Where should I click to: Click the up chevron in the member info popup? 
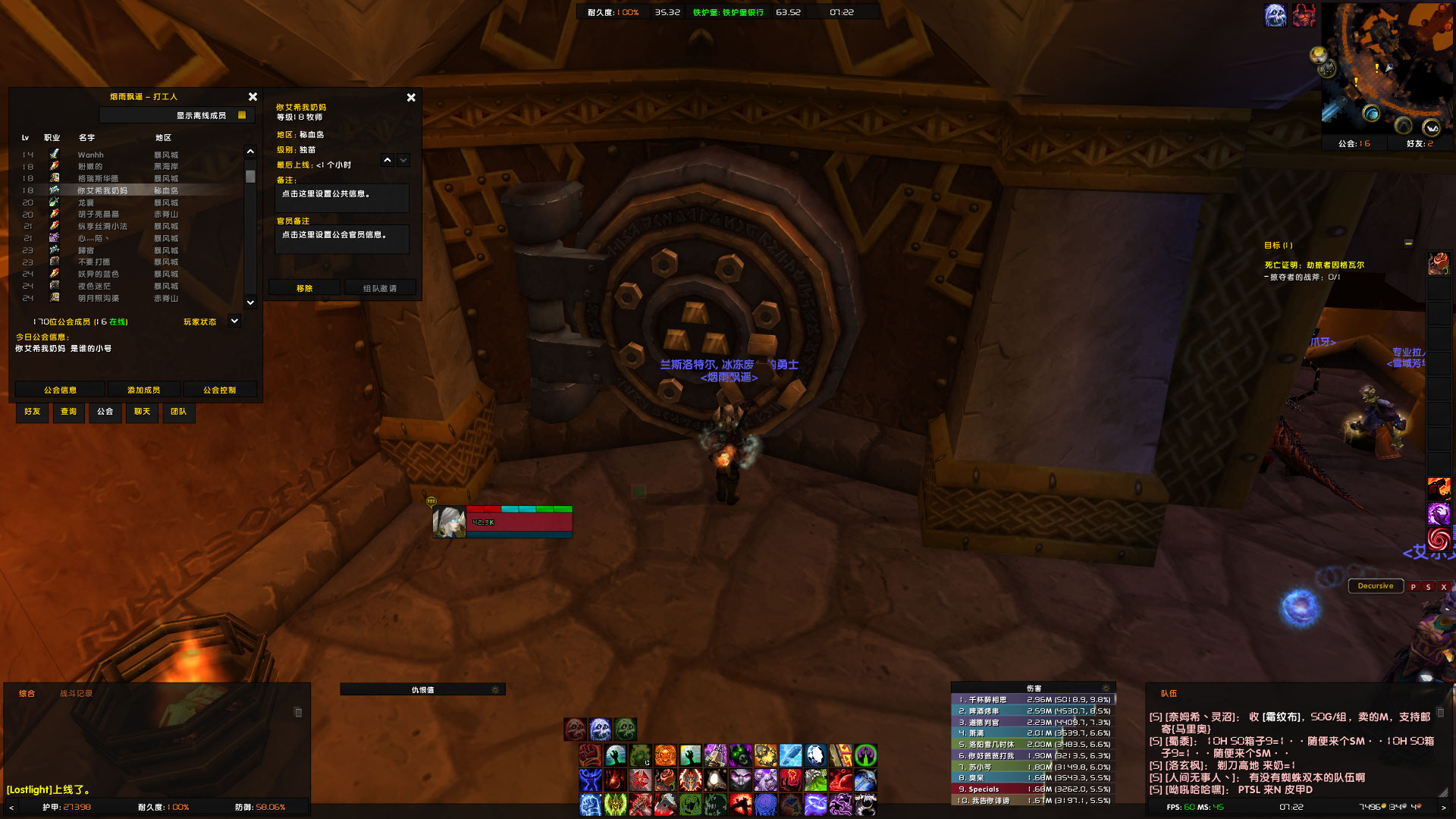click(388, 160)
